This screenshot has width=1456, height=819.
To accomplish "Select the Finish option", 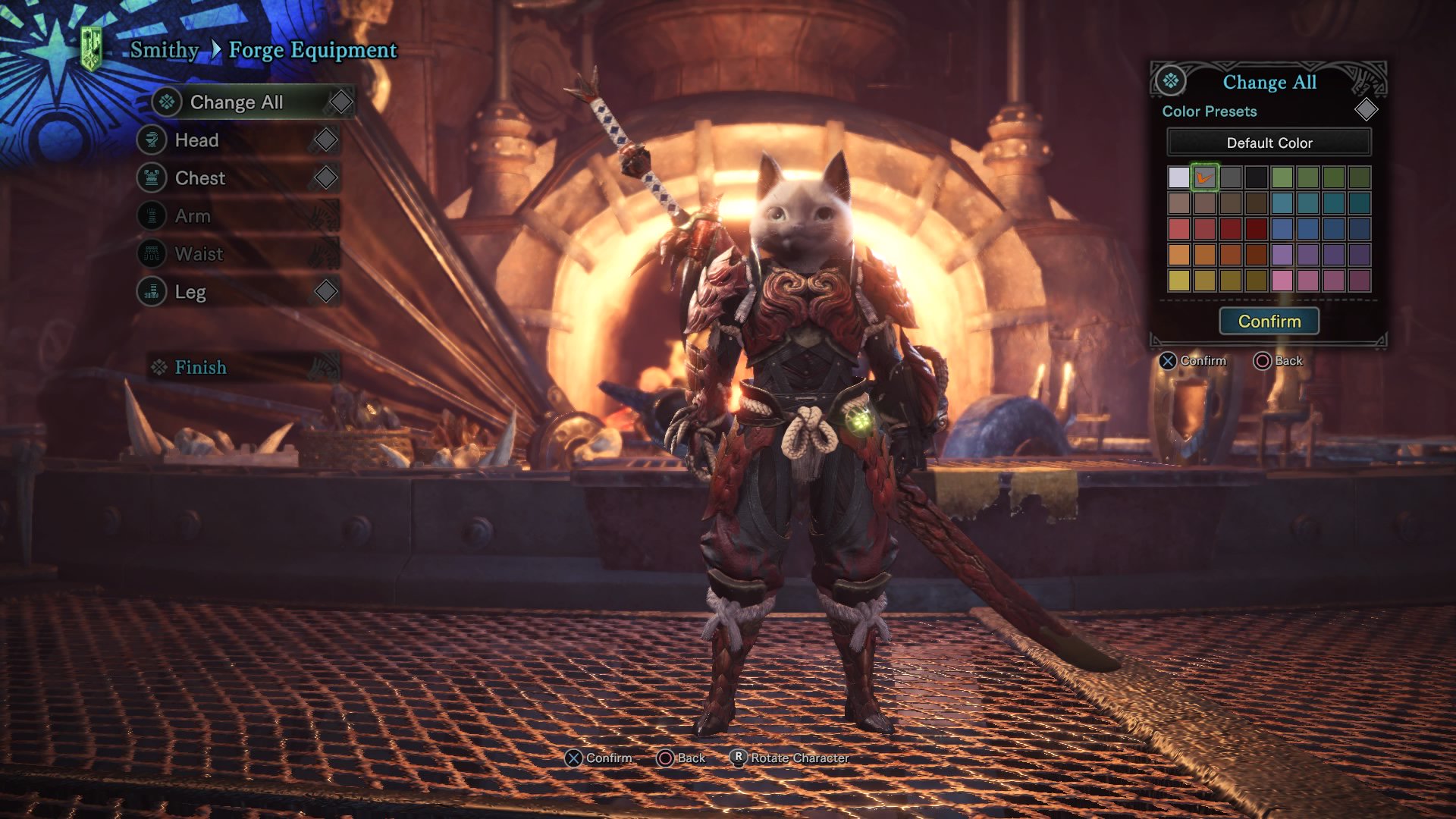I will [x=200, y=367].
